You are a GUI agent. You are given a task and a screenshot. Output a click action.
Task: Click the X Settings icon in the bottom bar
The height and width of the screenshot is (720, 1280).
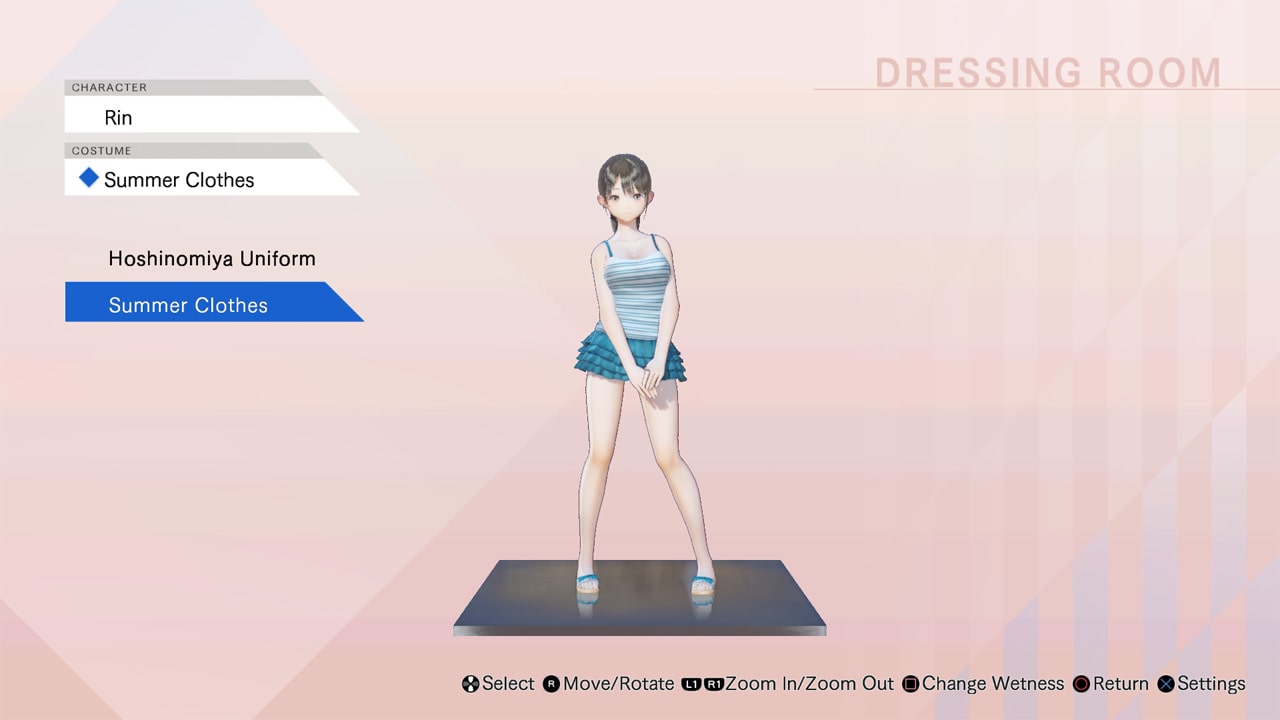tap(1165, 684)
